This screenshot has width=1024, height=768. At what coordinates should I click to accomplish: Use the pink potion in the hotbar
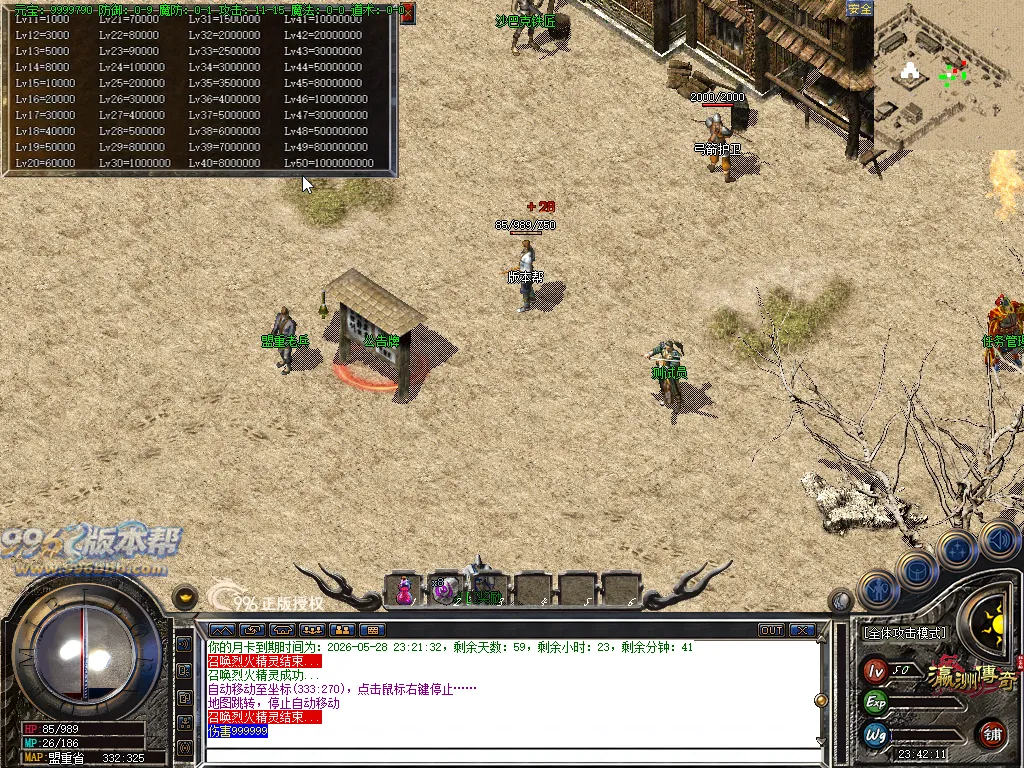[x=404, y=590]
